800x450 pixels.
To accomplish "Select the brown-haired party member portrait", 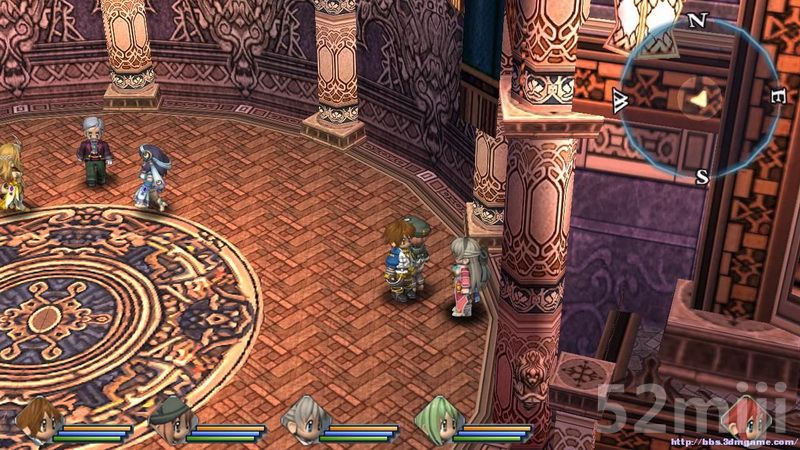I will (x=35, y=416).
